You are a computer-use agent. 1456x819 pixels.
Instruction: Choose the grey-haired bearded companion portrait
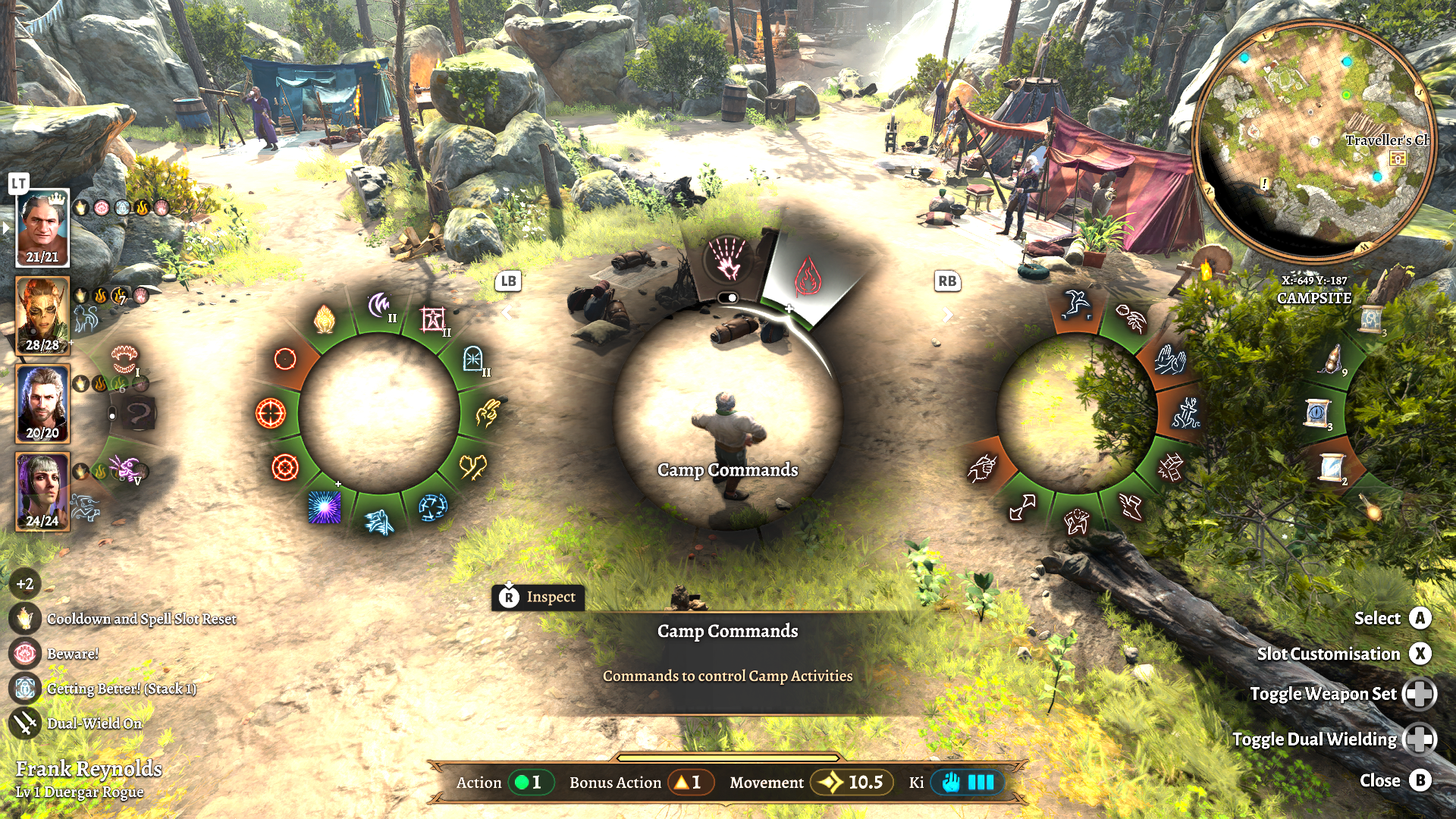tap(42, 403)
